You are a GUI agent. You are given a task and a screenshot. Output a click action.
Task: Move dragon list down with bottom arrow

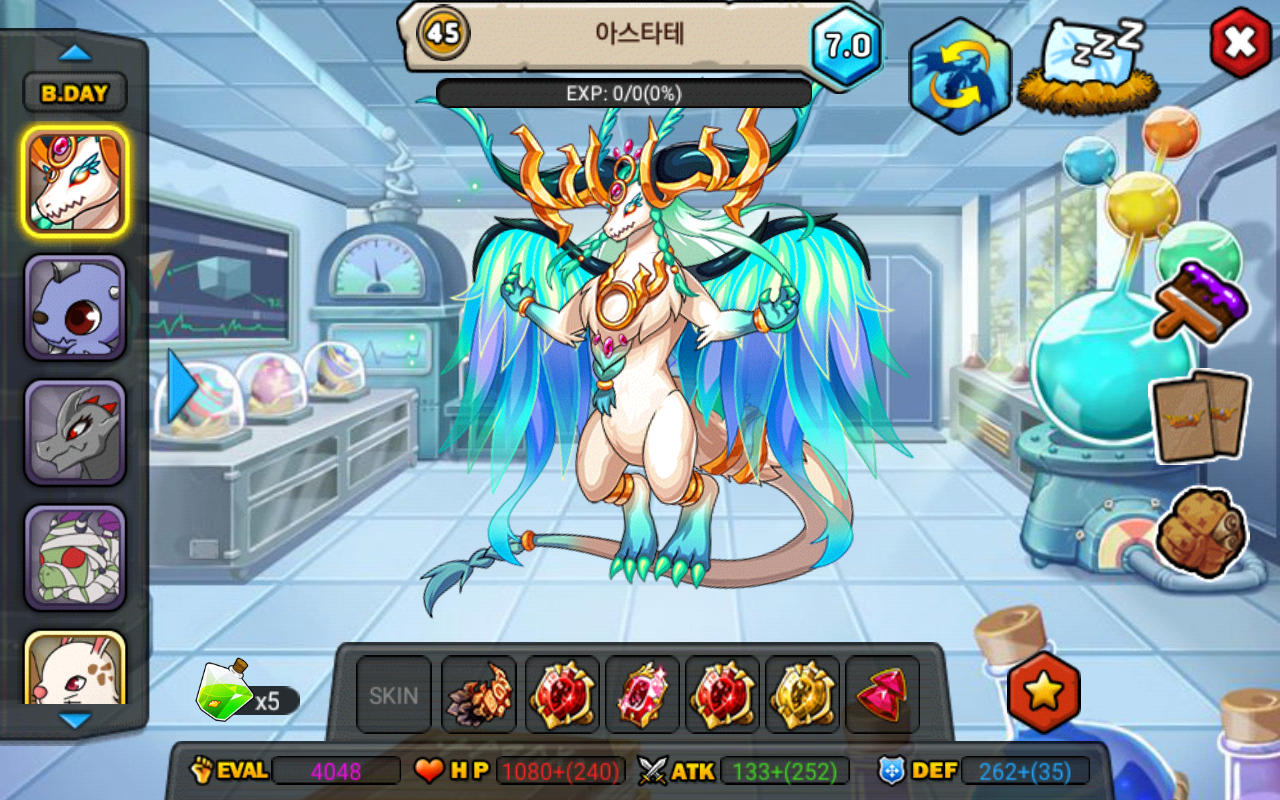(x=75, y=719)
